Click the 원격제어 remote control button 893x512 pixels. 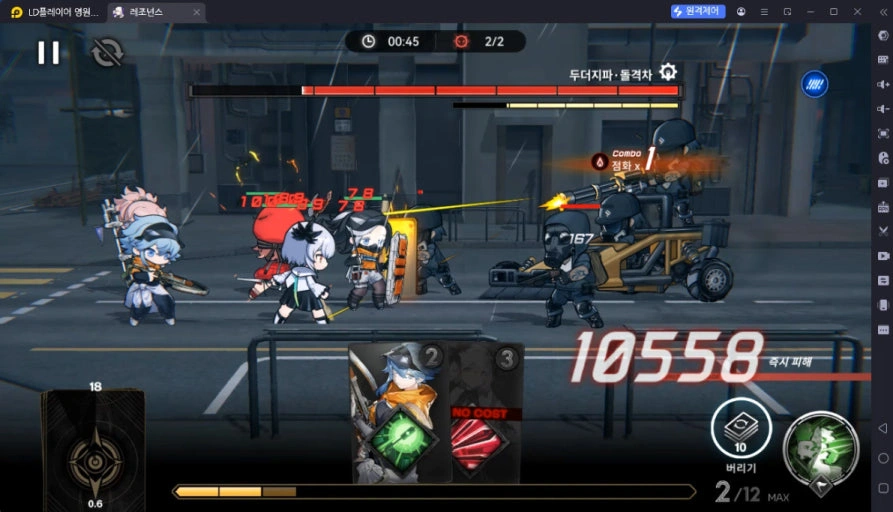(x=698, y=11)
